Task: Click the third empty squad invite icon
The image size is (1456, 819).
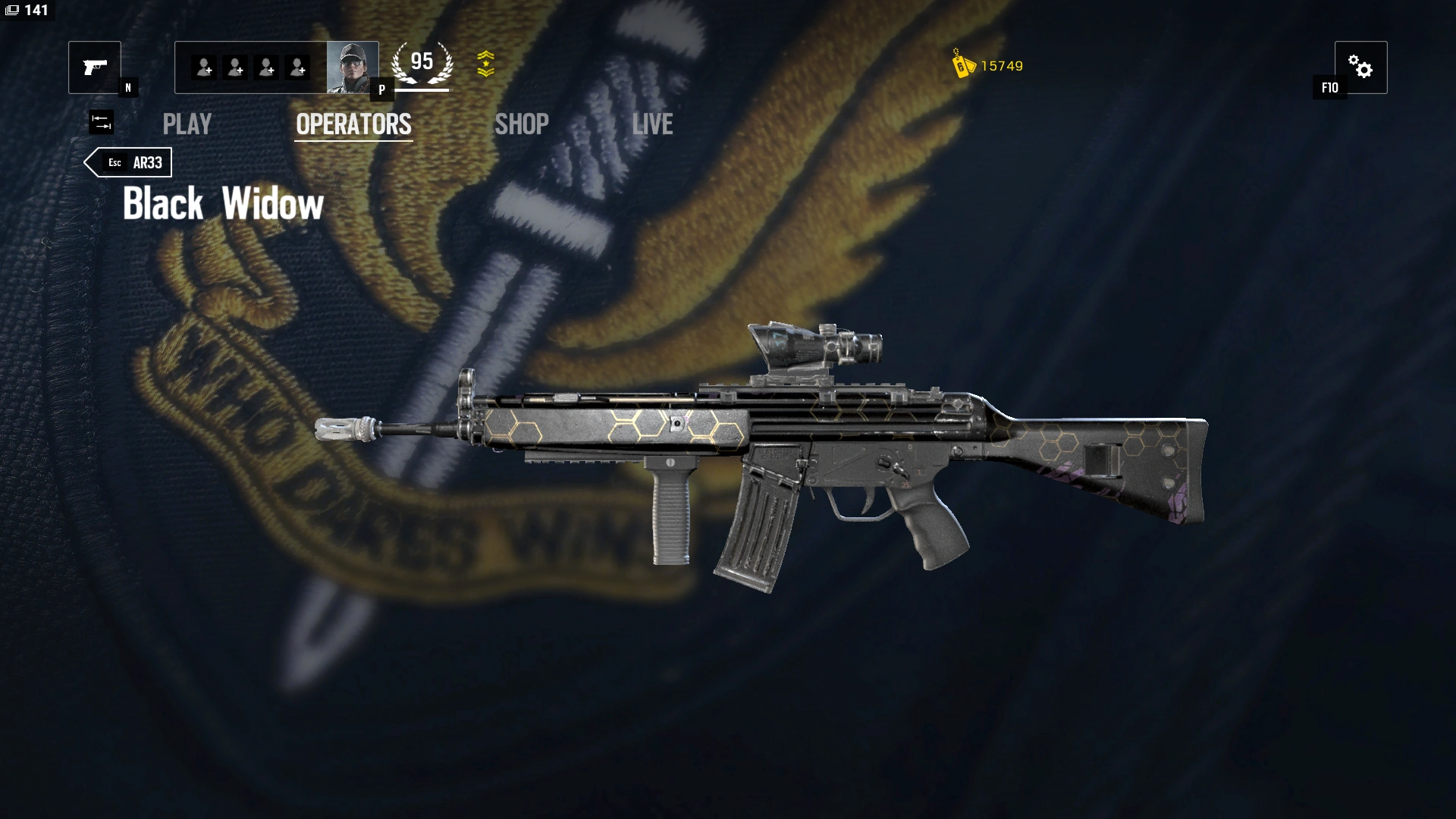Action: pyautogui.click(x=267, y=68)
